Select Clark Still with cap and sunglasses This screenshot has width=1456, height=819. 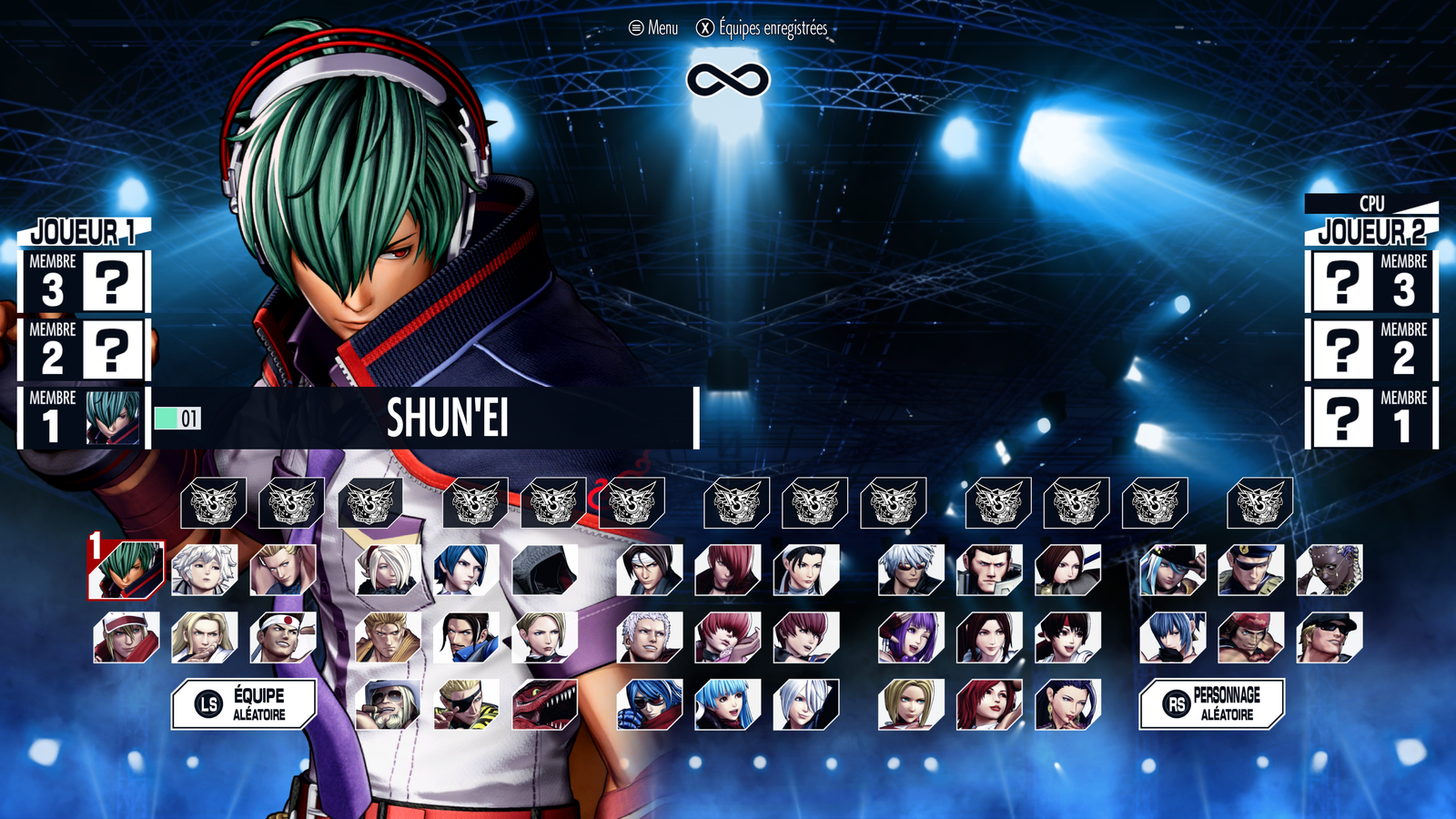coord(1330,637)
